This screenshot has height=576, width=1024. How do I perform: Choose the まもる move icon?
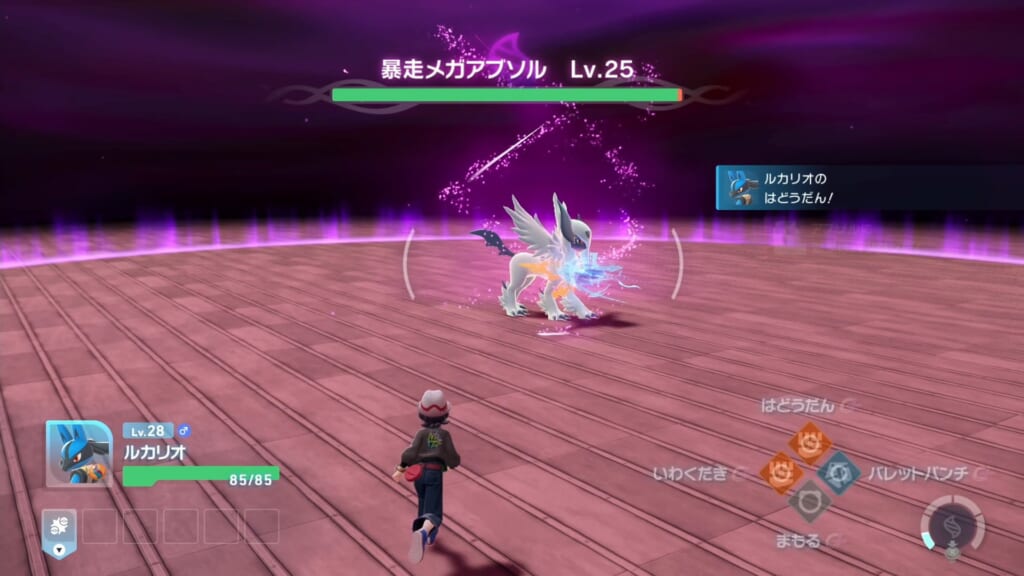pyautogui.click(x=808, y=500)
